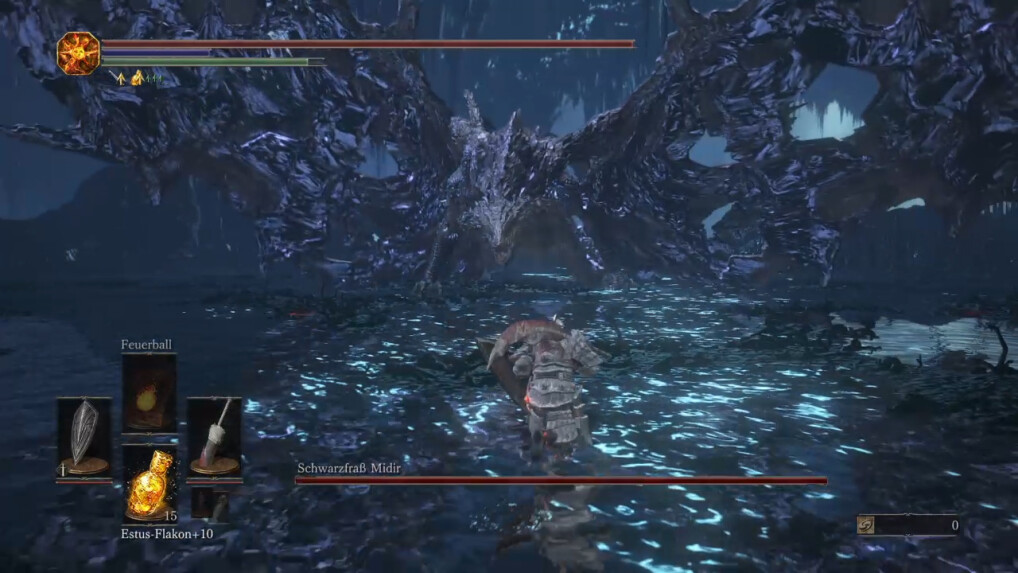Click the small secondary item slot
1018x573 pixels.
point(209,502)
